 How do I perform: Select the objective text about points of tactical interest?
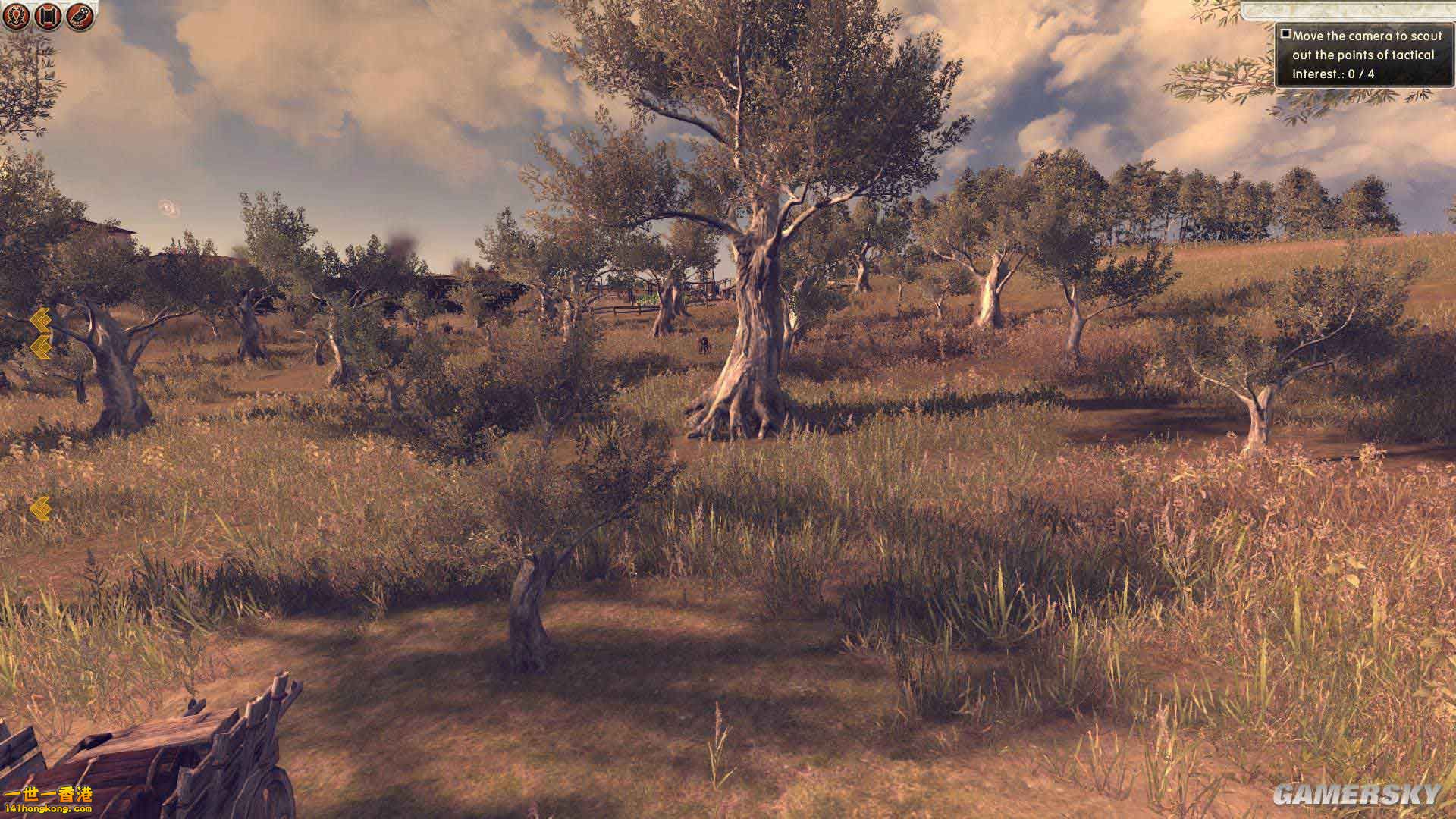click(x=1367, y=55)
